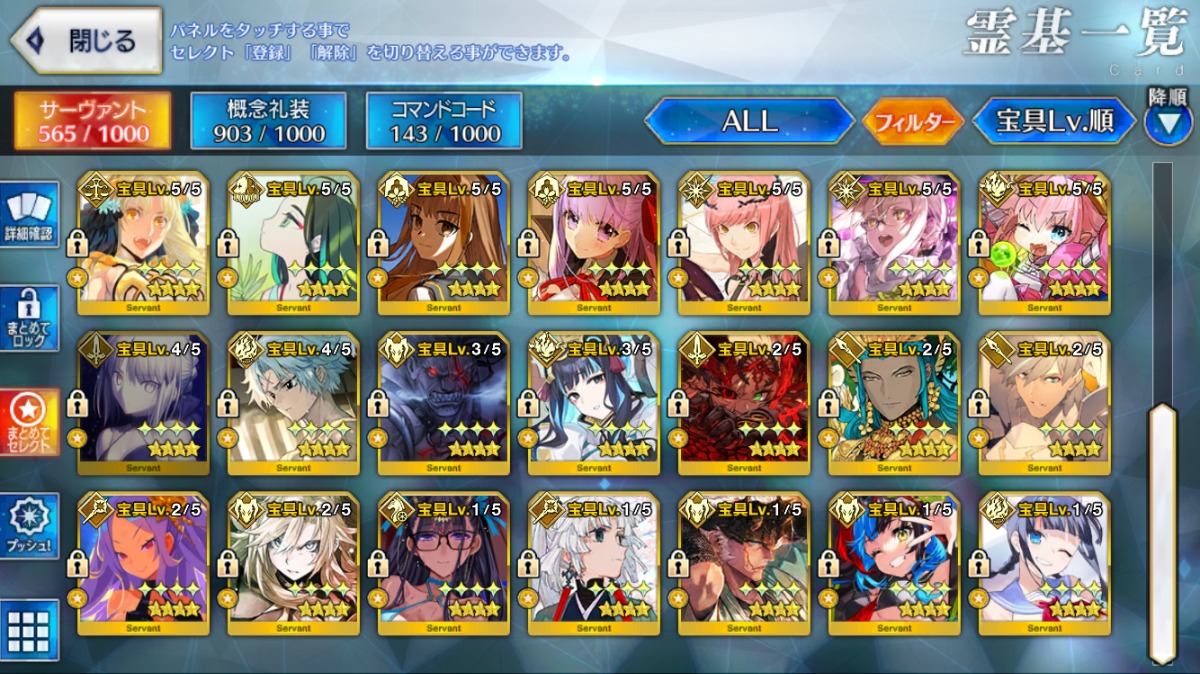Click the vertical scrollbar handle
1200x674 pixels.
1161,530
